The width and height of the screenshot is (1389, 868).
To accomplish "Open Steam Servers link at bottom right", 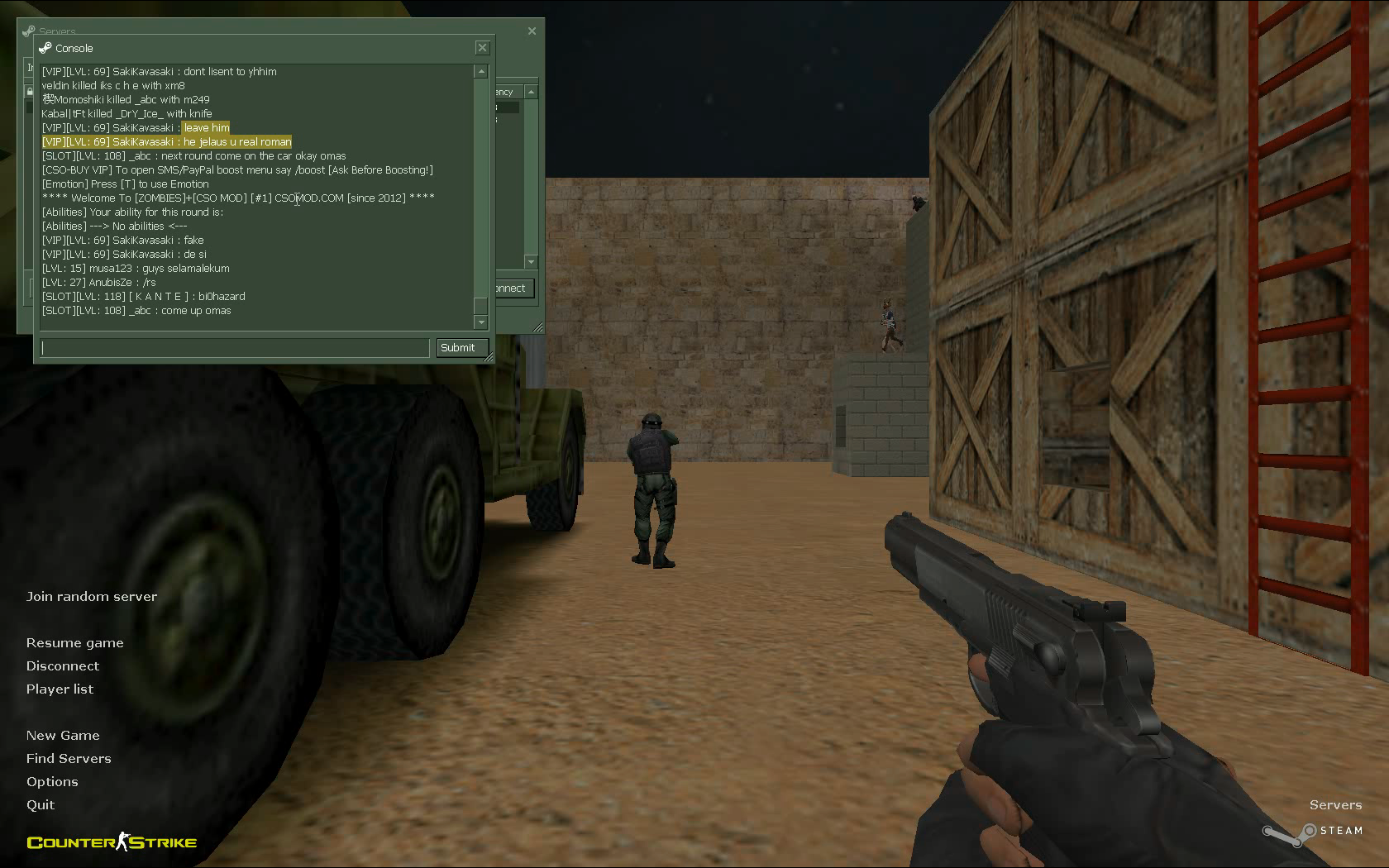I will 1334,805.
